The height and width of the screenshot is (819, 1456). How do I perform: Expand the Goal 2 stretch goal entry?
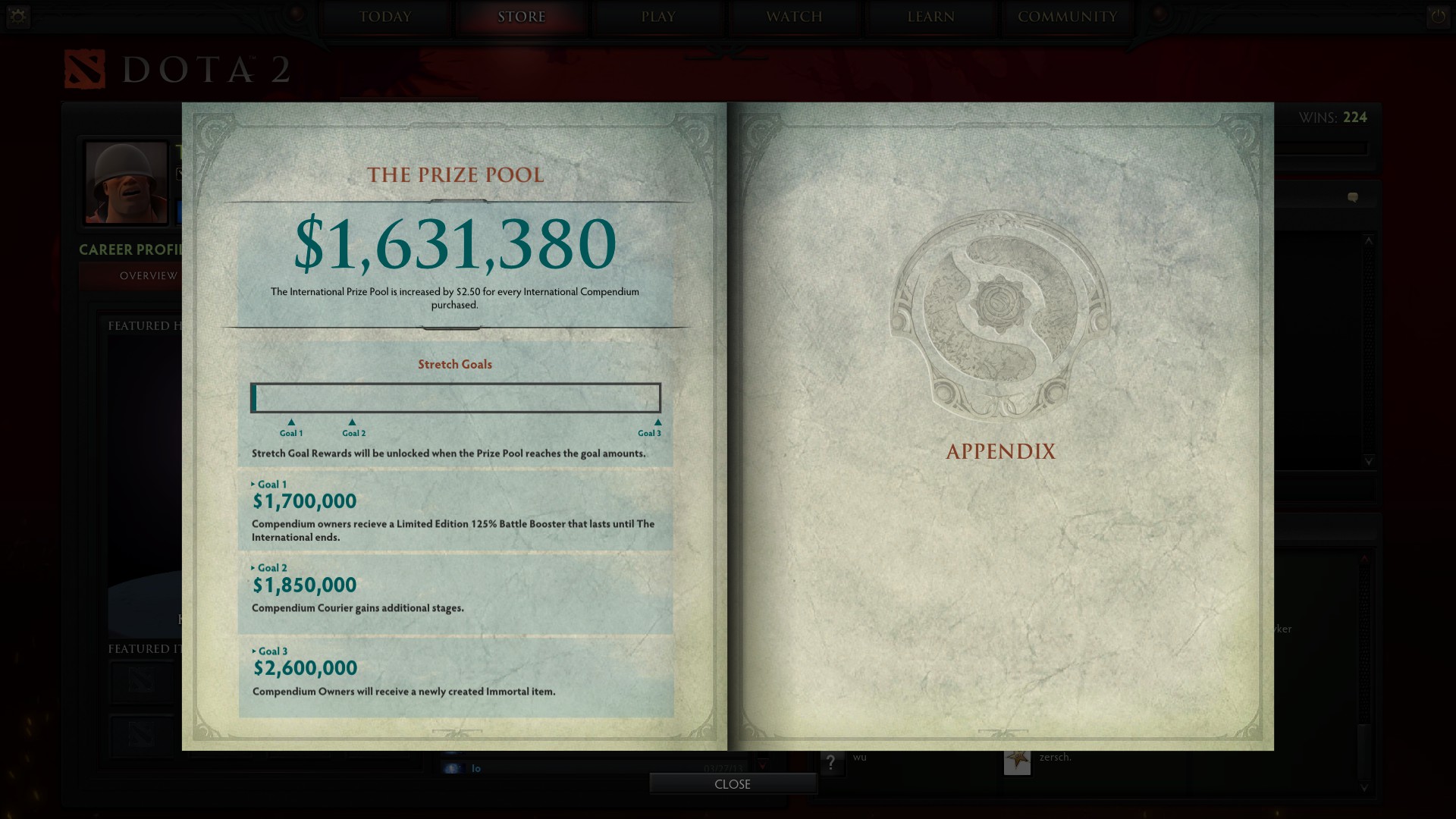[269, 568]
